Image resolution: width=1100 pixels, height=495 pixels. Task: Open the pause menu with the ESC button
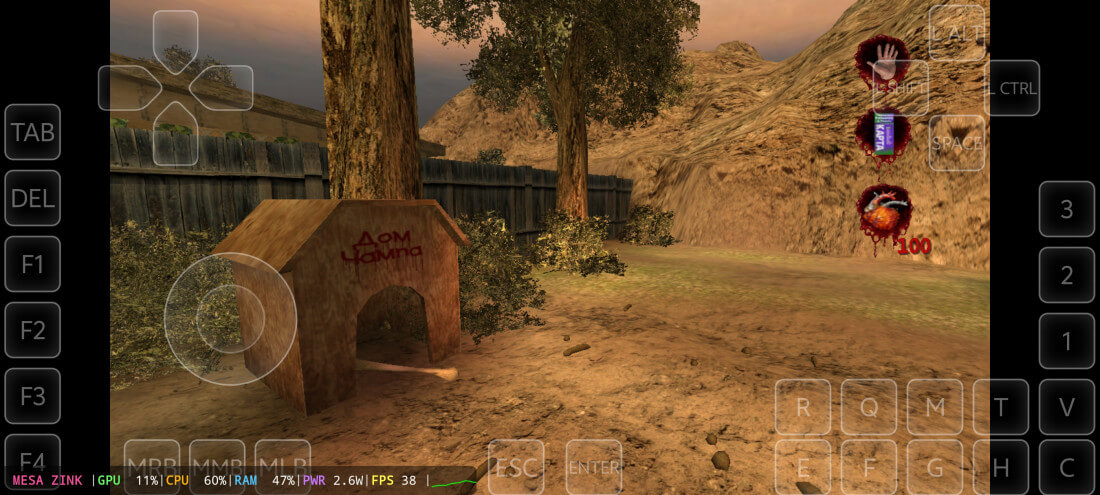click(516, 467)
